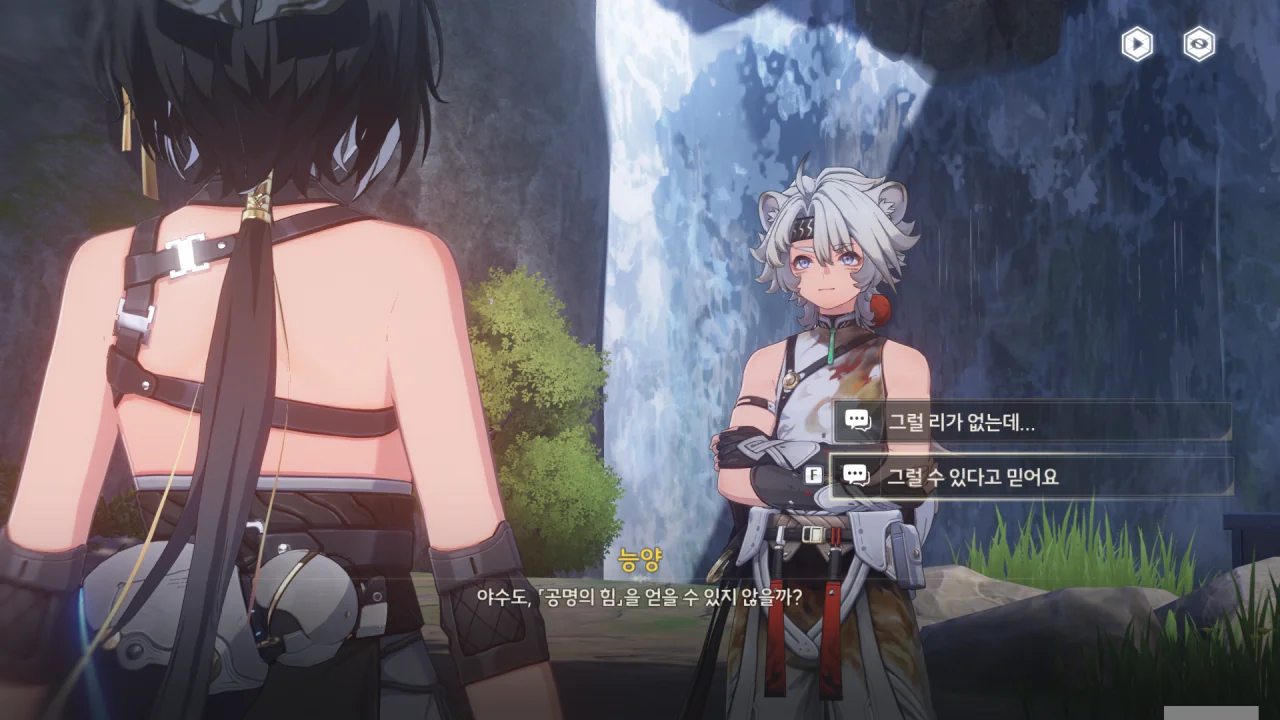The height and width of the screenshot is (720, 1280).
Task: Select the reply "그럴 수 있다고 믿어요"
Action: click(x=1030, y=477)
